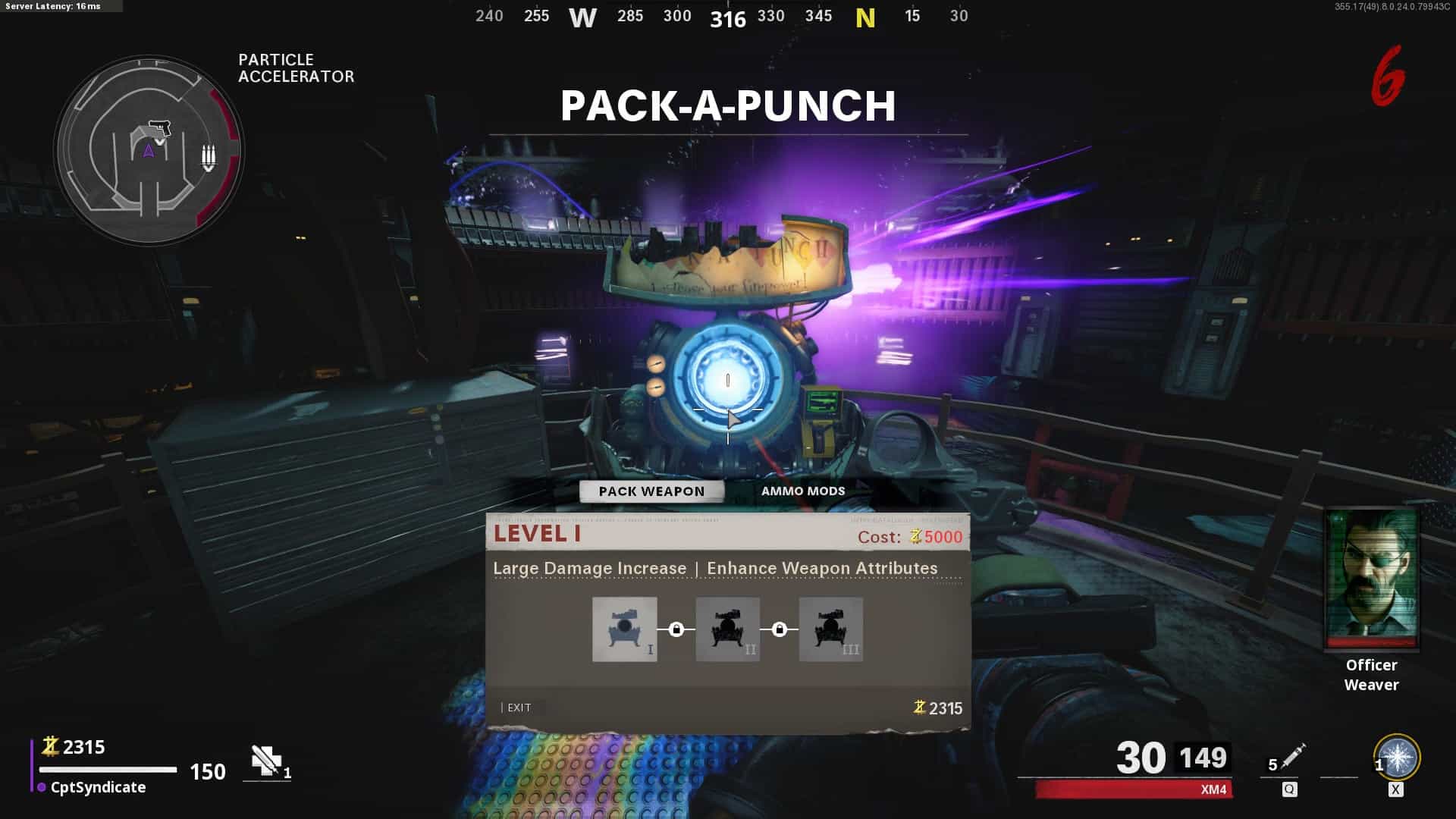The image size is (1456, 819).
Task: Switch to the Ammo Mods tab
Action: pyautogui.click(x=802, y=491)
